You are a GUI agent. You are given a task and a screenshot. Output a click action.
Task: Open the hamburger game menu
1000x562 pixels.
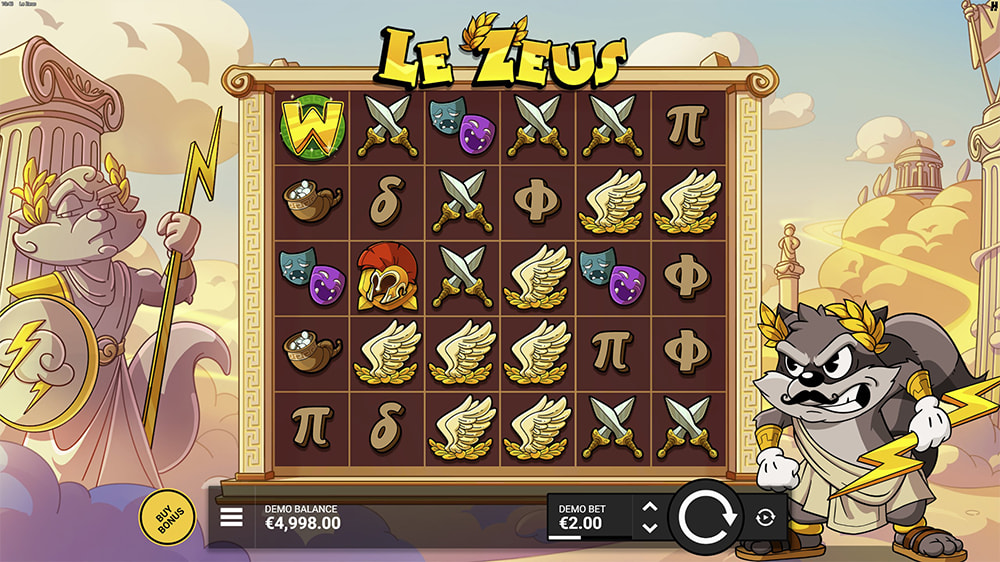(x=232, y=517)
